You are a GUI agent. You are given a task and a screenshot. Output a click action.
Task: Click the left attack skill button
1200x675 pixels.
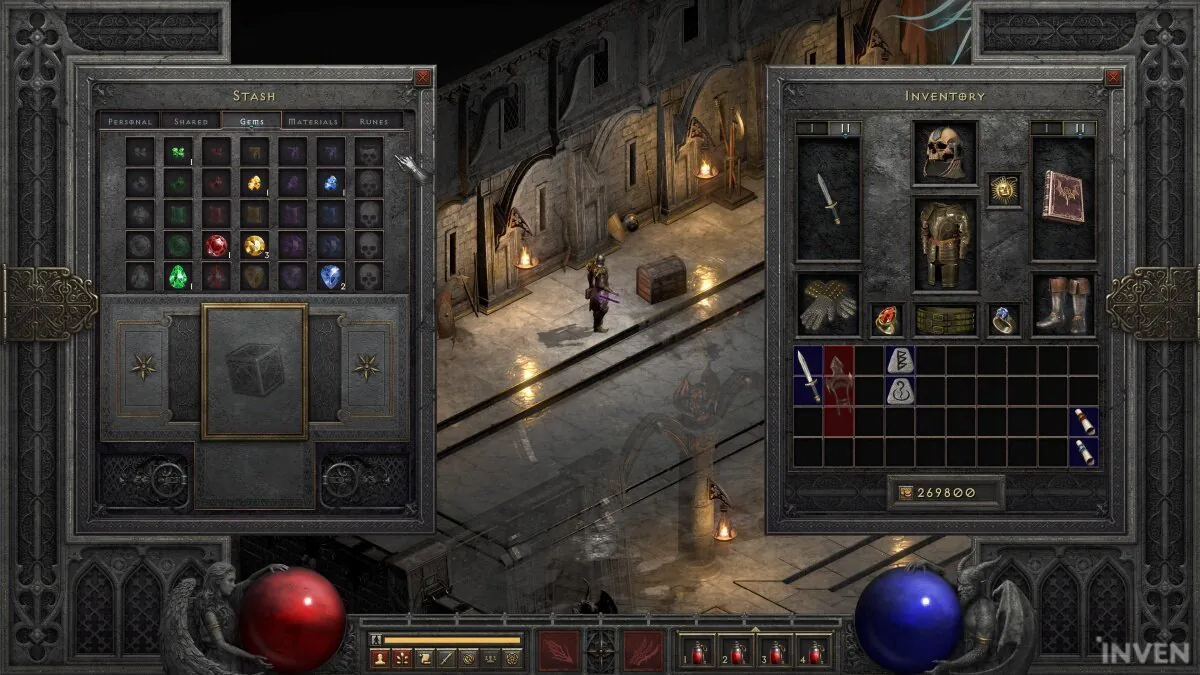click(558, 650)
